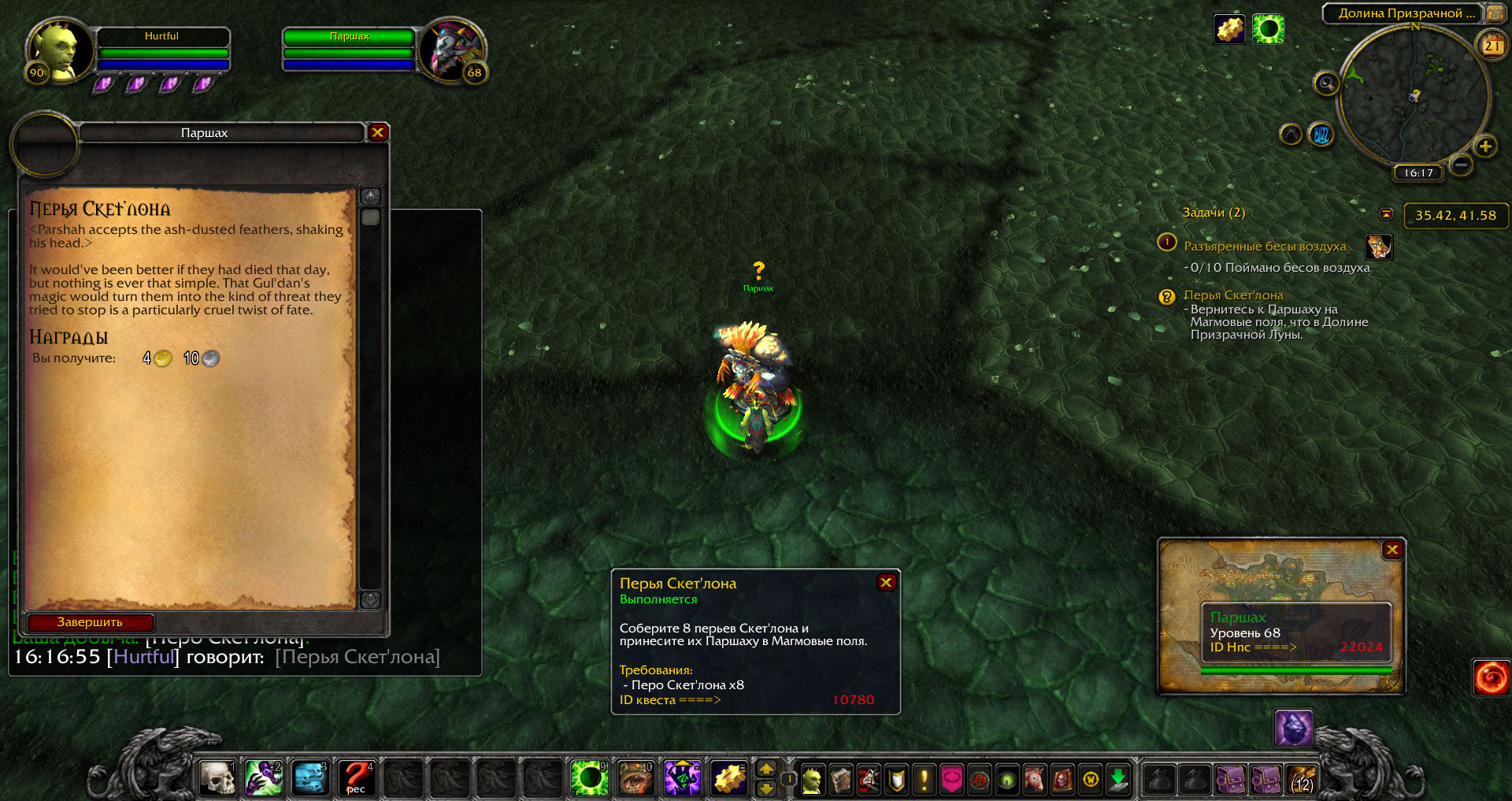The width and height of the screenshot is (1512, 801).
Task: Zoom in the minimap with plus button
Action: pos(1485,146)
